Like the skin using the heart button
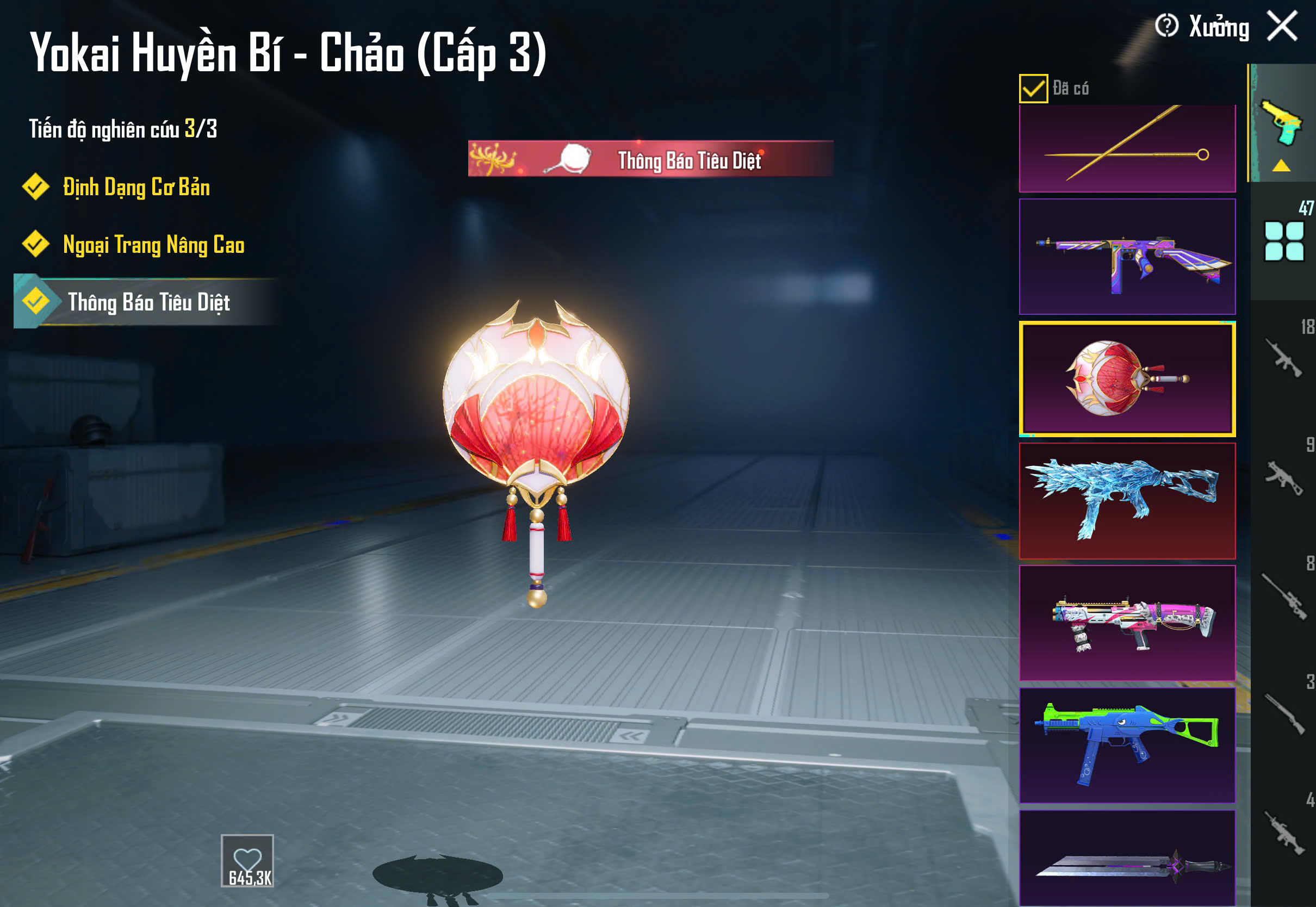1316x907 pixels. (x=247, y=860)
